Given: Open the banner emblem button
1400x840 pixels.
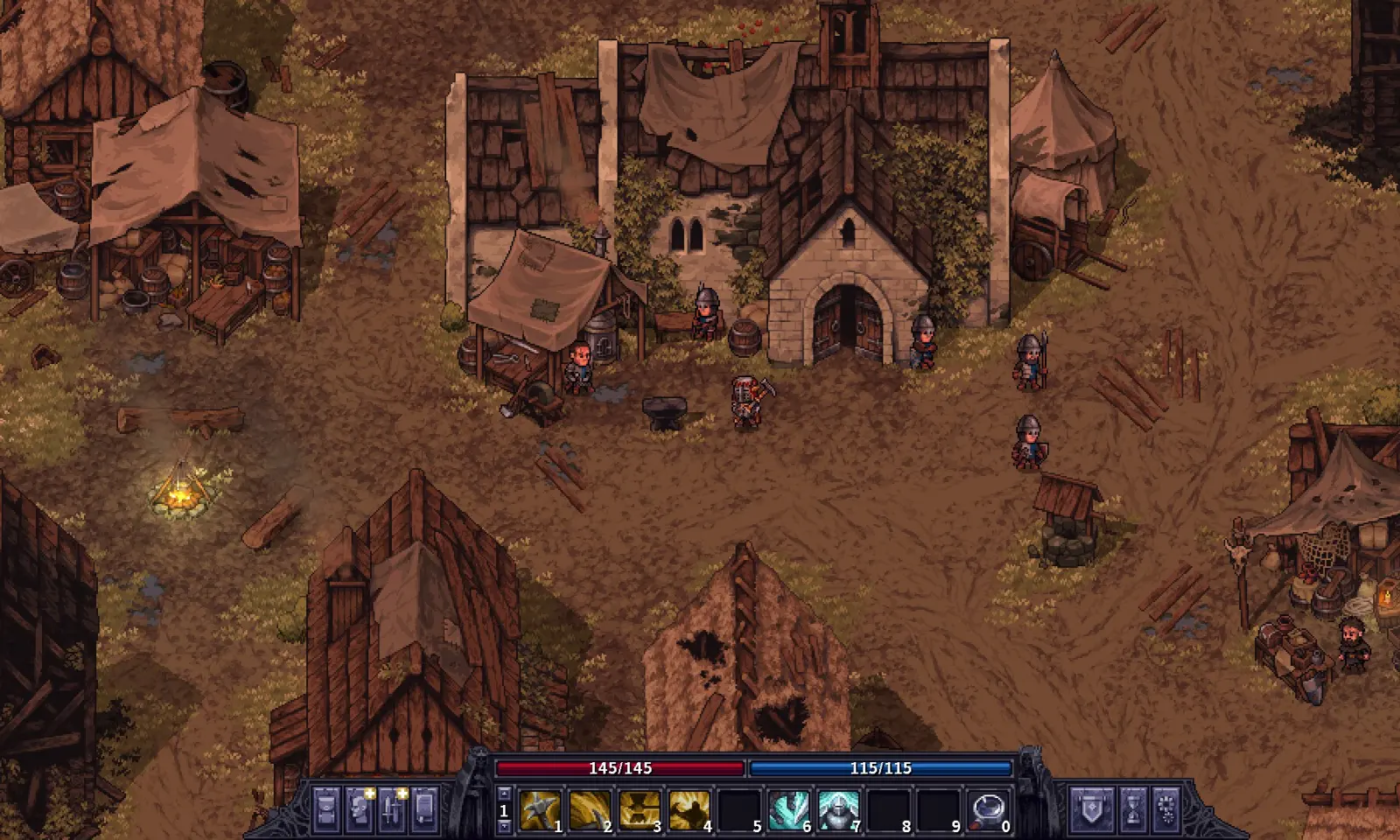Looking at the screenshot, I should pyautogui.click(x=1091, y=809).
